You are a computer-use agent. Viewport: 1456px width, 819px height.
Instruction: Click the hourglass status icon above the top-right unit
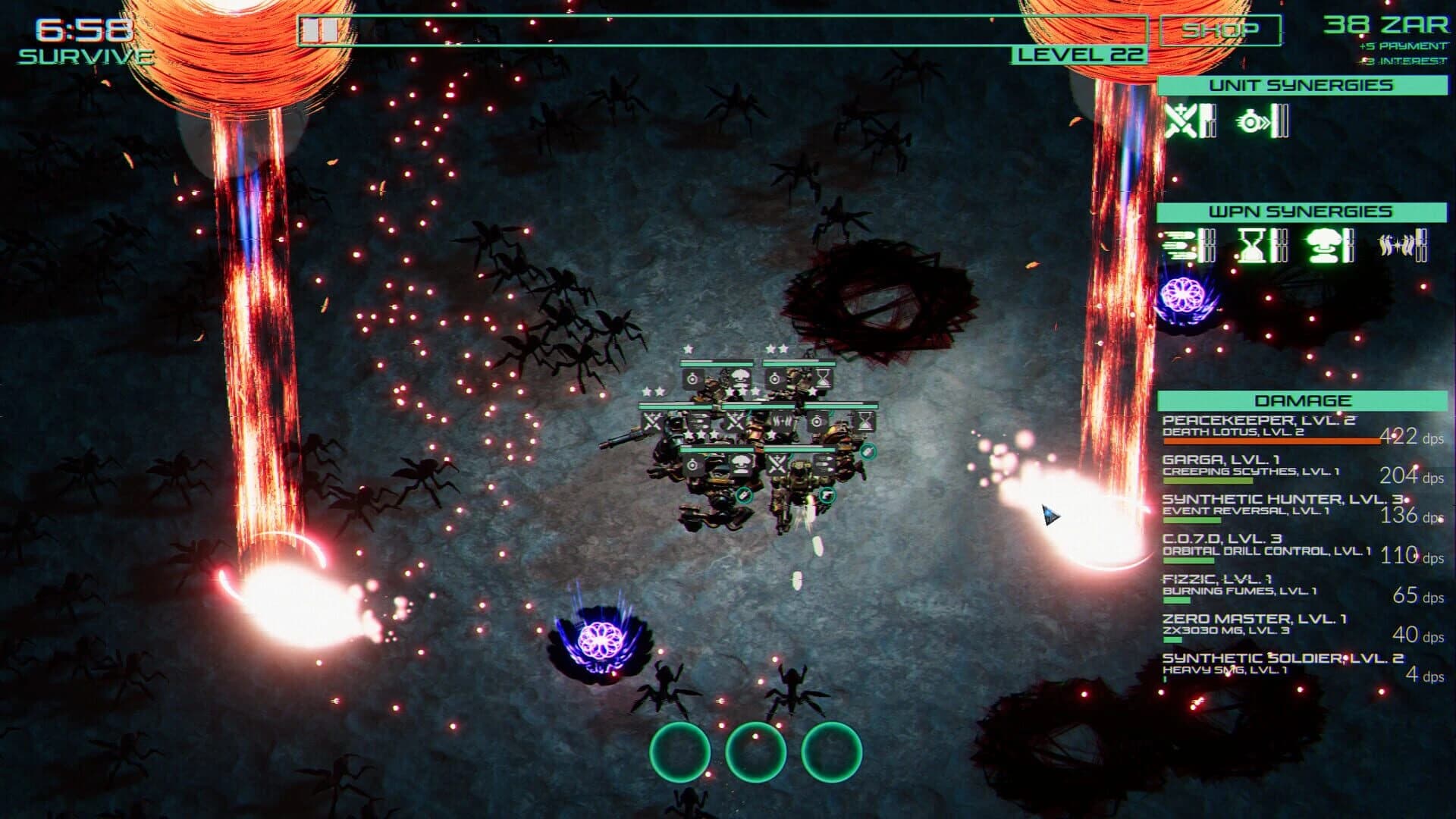point(824,379)
